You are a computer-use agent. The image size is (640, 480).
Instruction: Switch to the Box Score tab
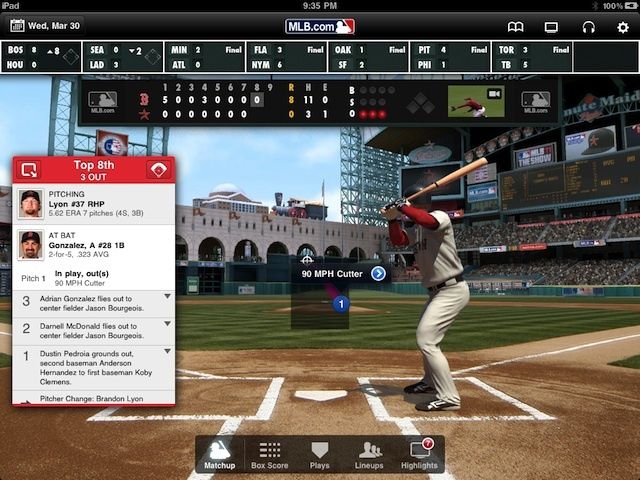(x=269, y=454)
